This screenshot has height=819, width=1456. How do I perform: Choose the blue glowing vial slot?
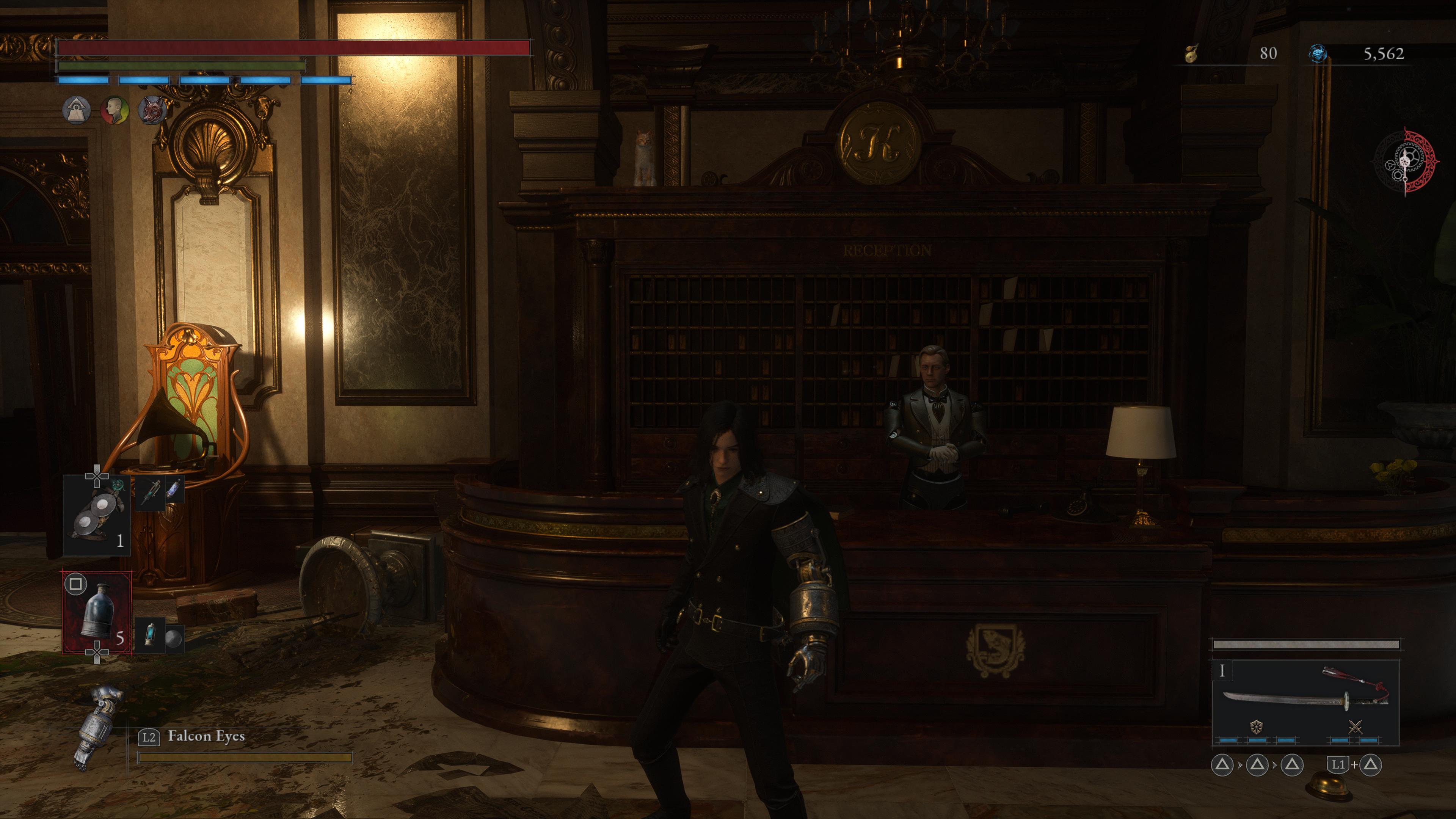(x=174, y=490)
